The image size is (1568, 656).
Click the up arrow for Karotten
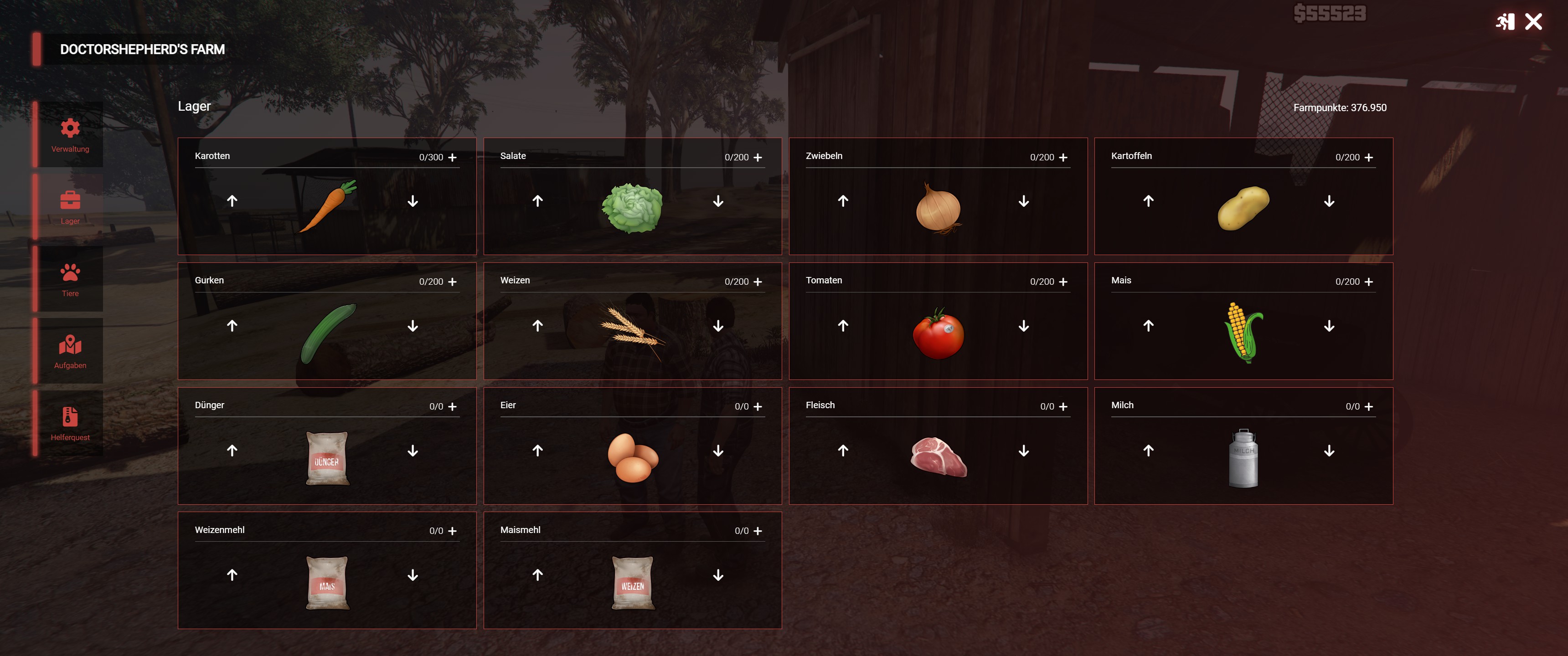coord(232,201)
